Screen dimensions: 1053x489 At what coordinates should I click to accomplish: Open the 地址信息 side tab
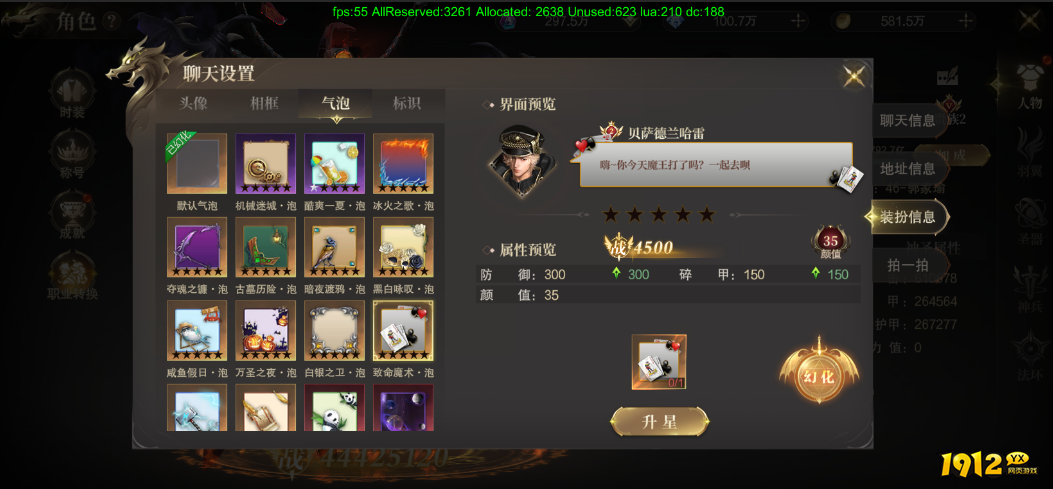click(x=907, y=169)
